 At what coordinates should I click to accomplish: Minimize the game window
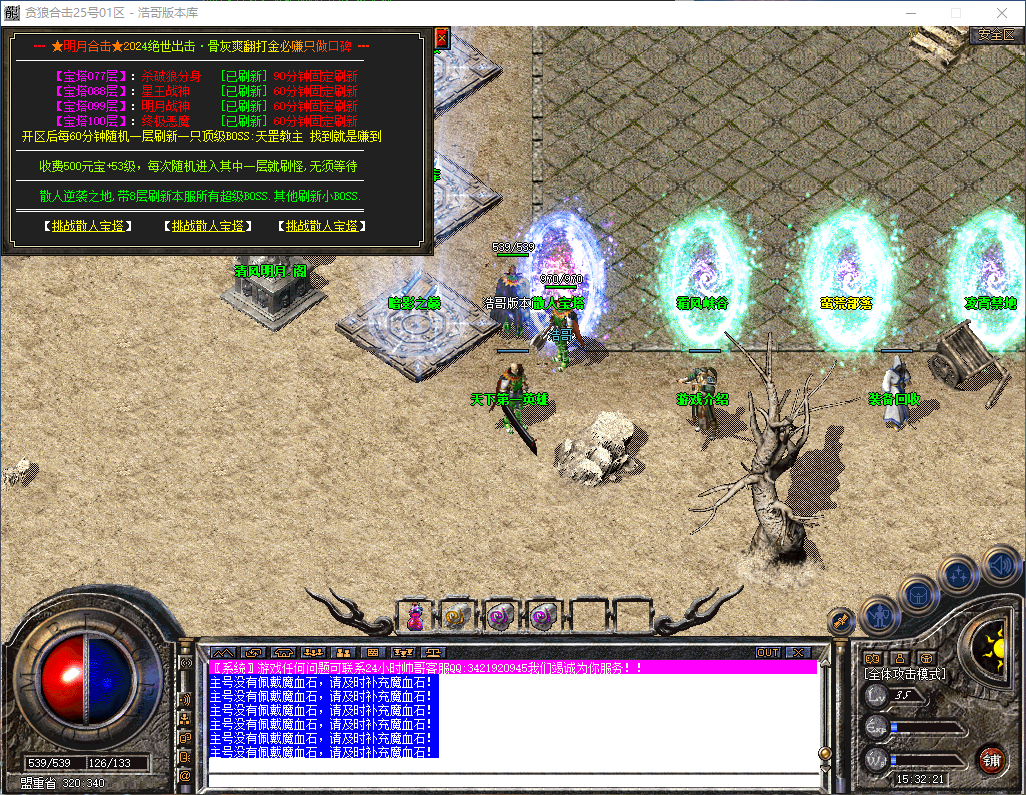coord(911,13)
